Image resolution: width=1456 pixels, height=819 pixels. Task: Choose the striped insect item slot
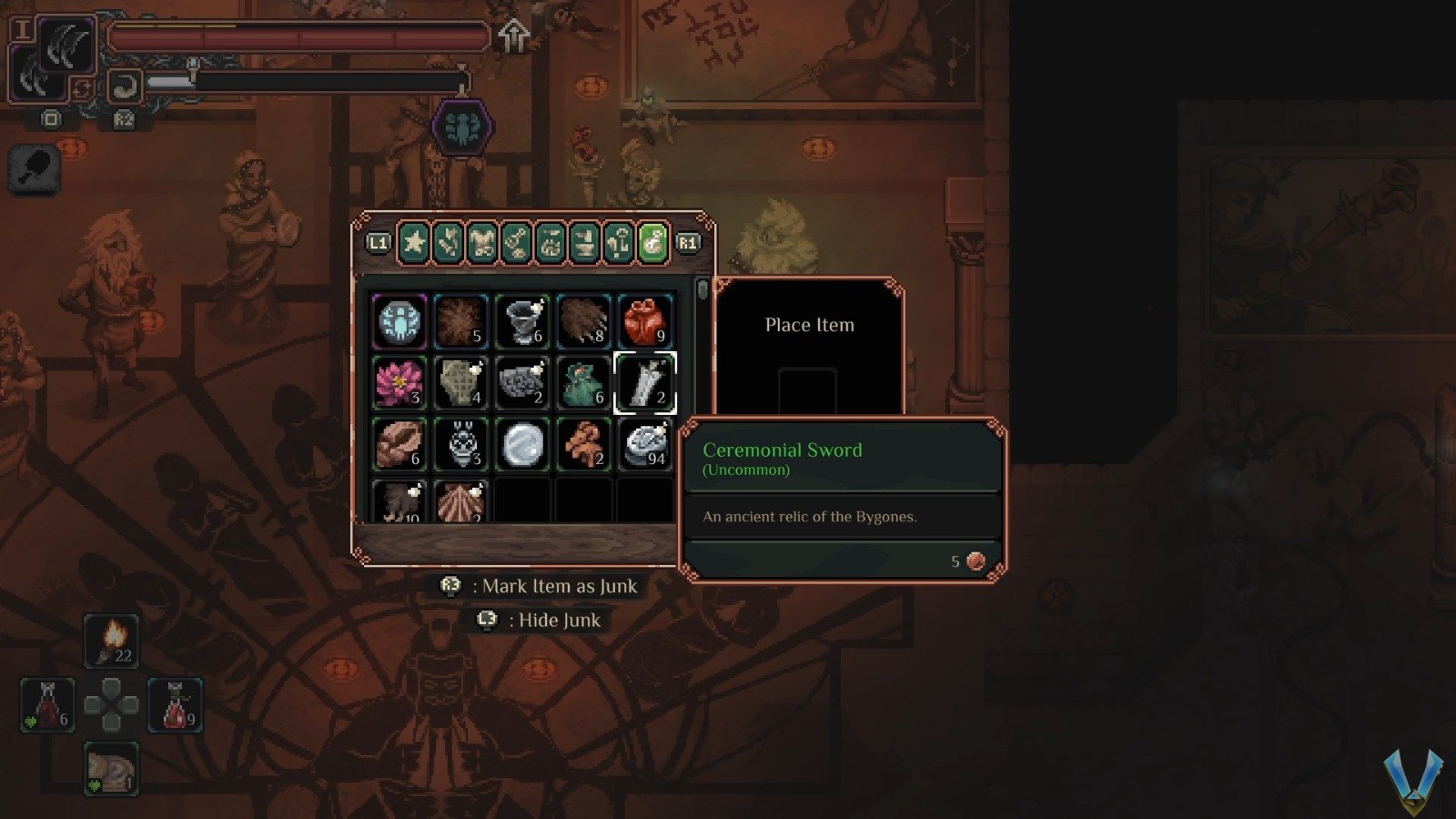[461, 445]
